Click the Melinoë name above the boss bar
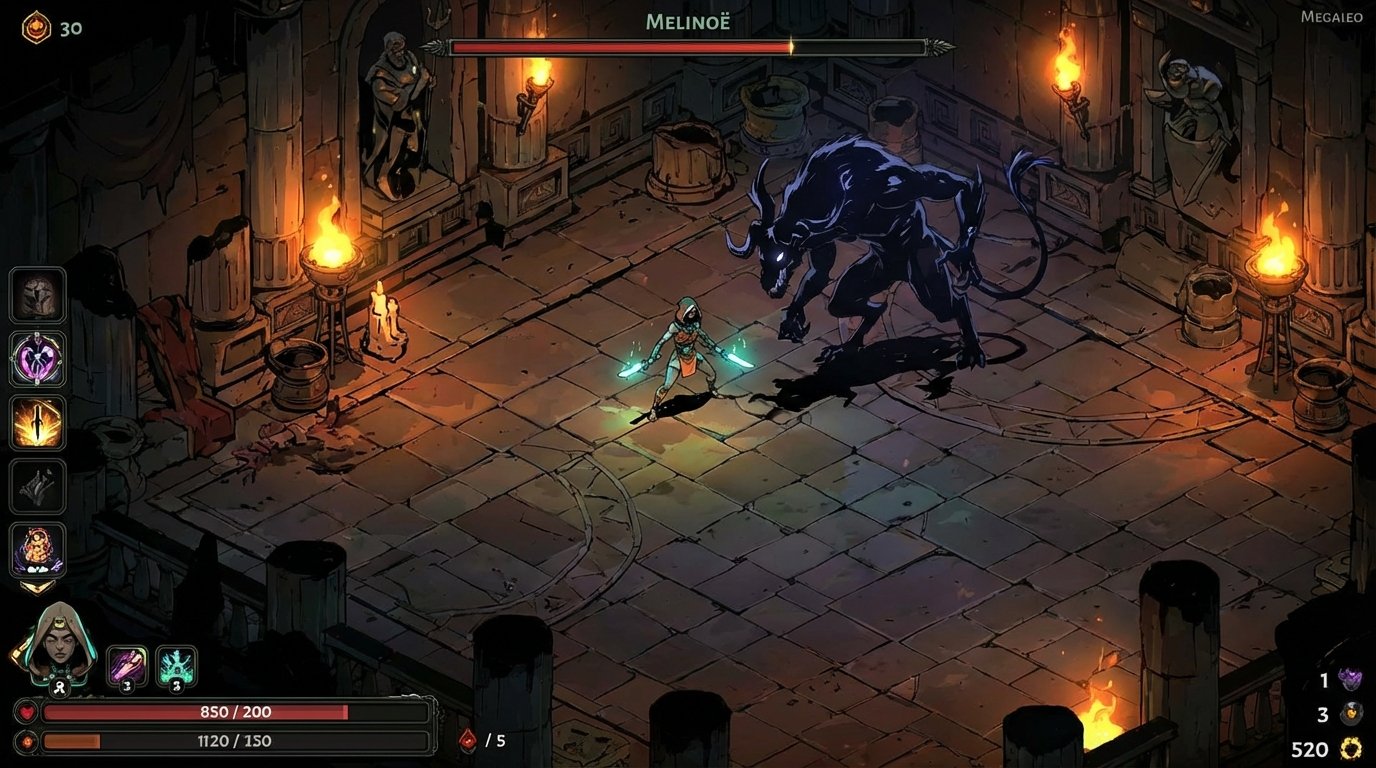 [x=688, y=19]
